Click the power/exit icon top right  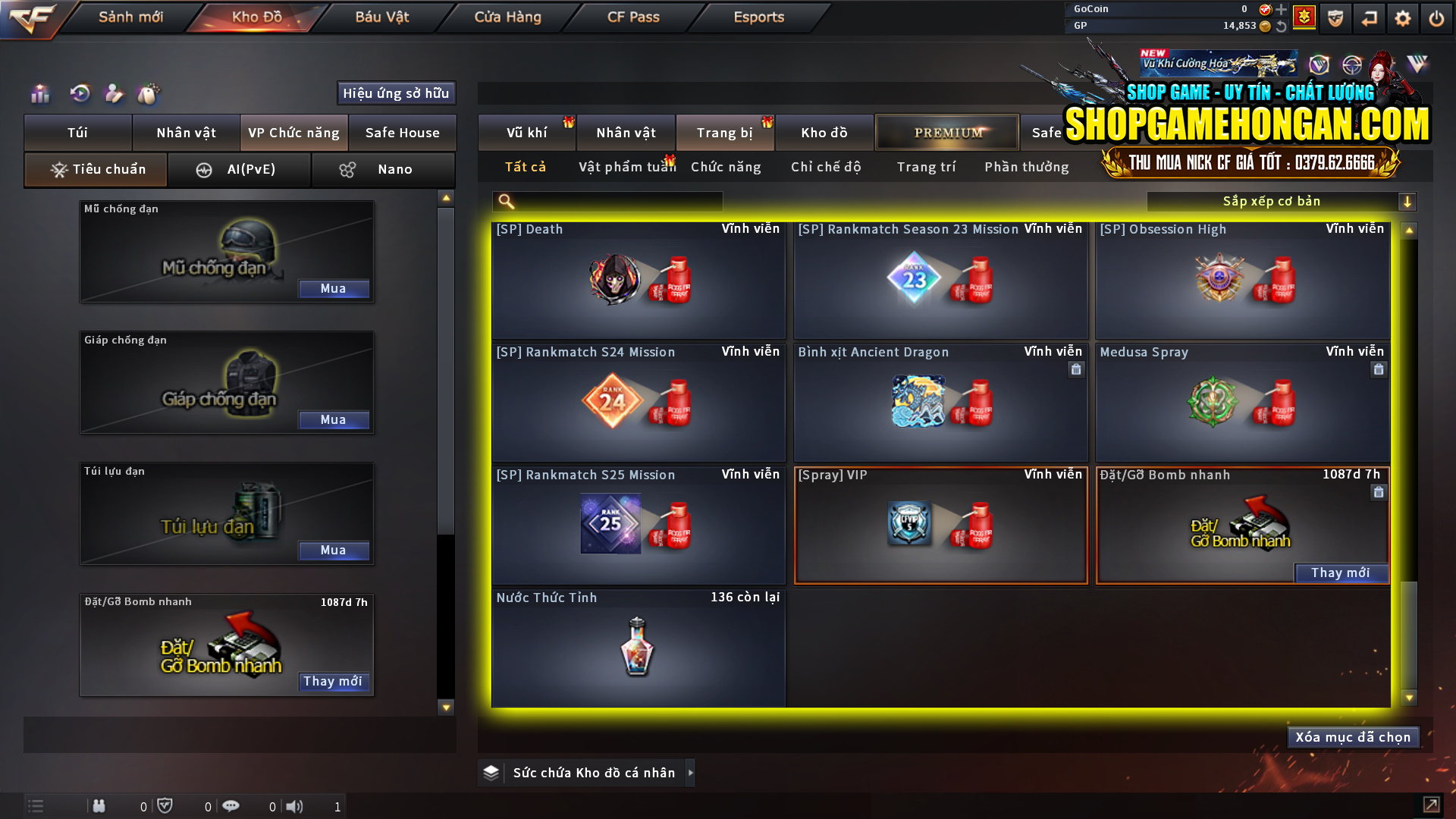[1436, 17]
